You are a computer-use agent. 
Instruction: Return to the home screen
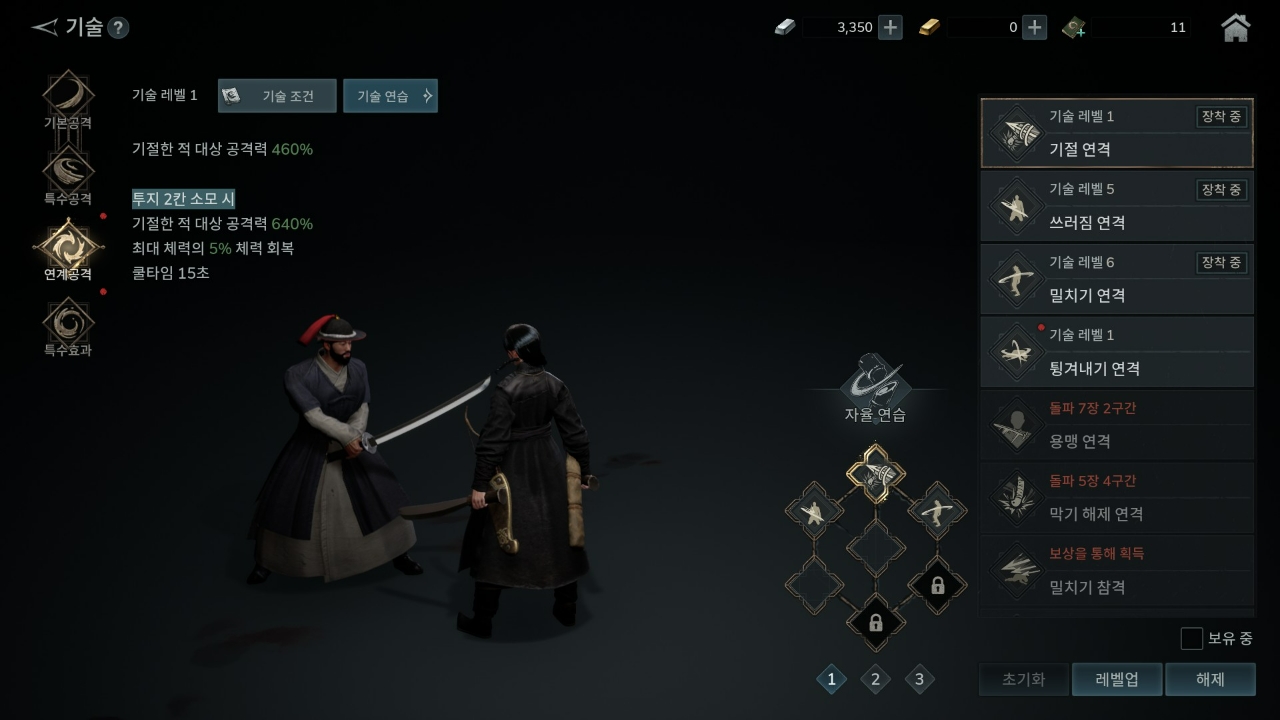click(x=1236, y=28)
